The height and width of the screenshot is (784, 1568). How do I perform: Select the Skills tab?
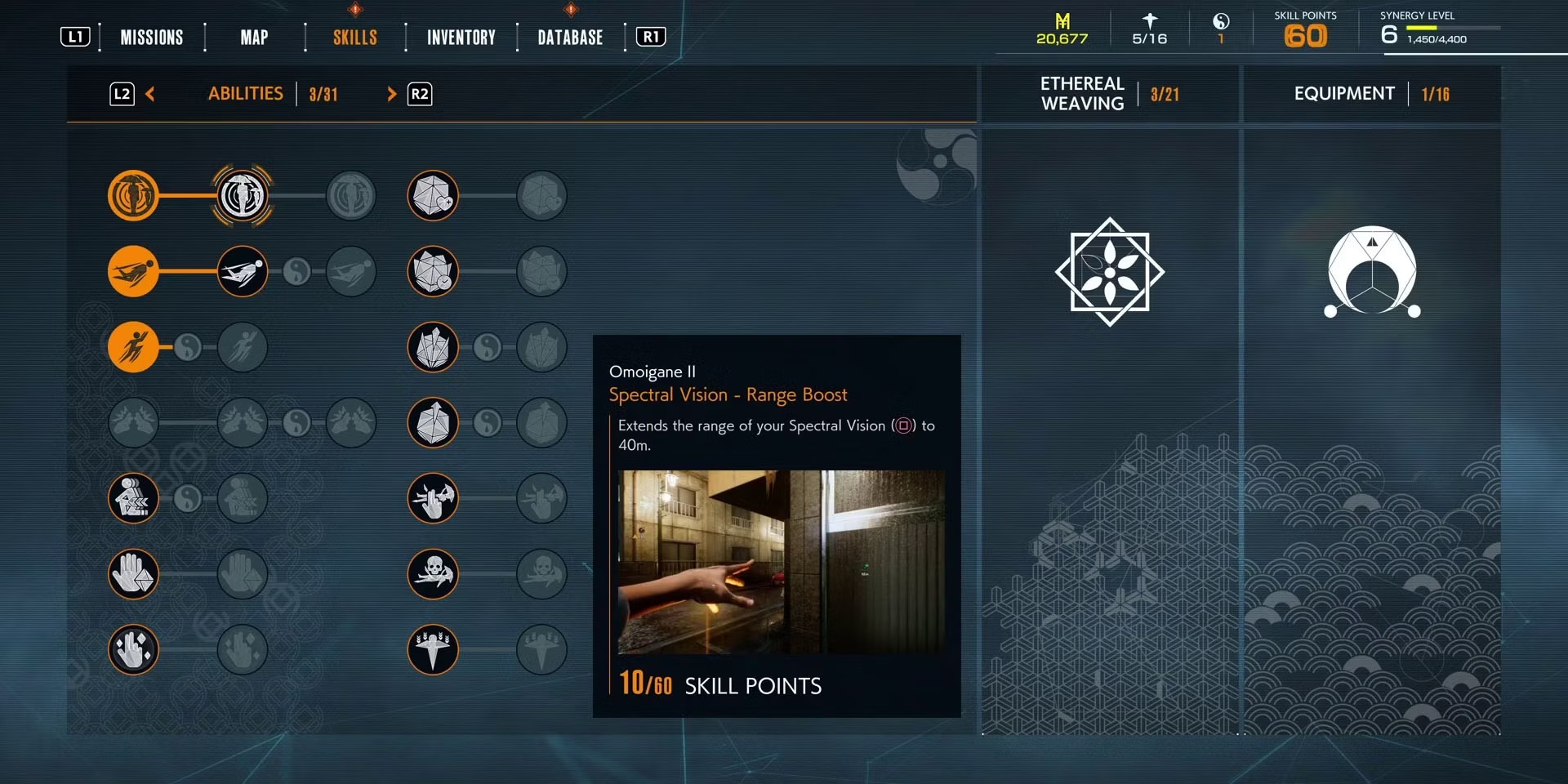(354, 38)
